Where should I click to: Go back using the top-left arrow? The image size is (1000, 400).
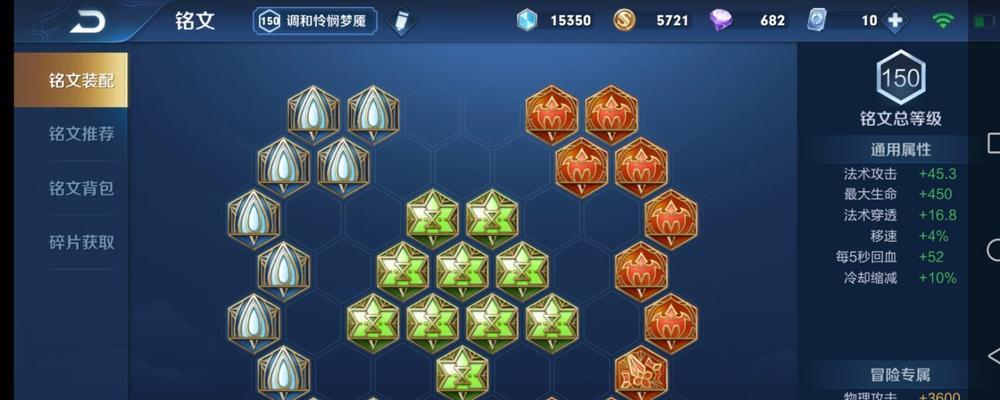pos(87,22)
